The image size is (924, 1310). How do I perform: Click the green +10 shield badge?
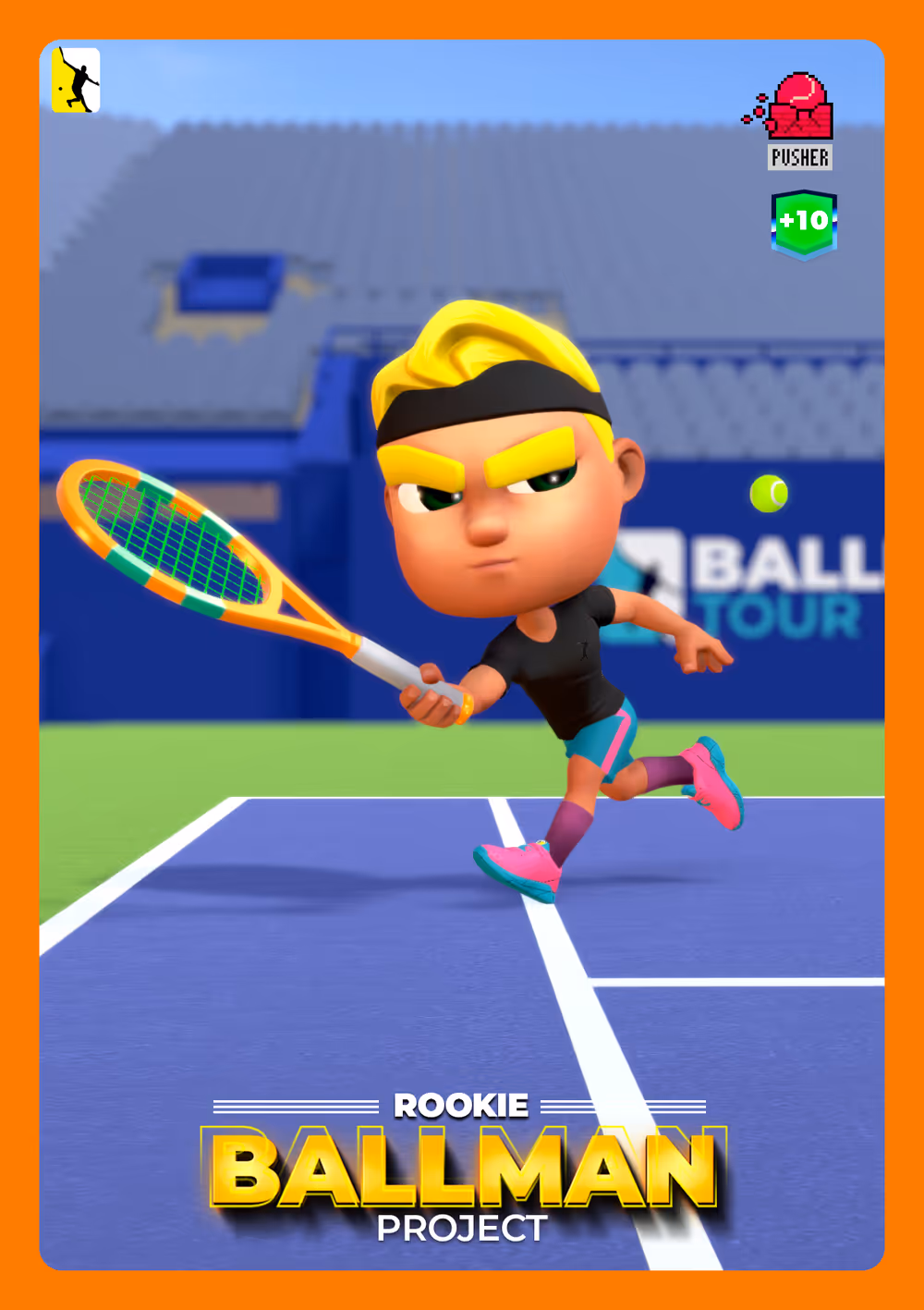click(x=804, y=223)
